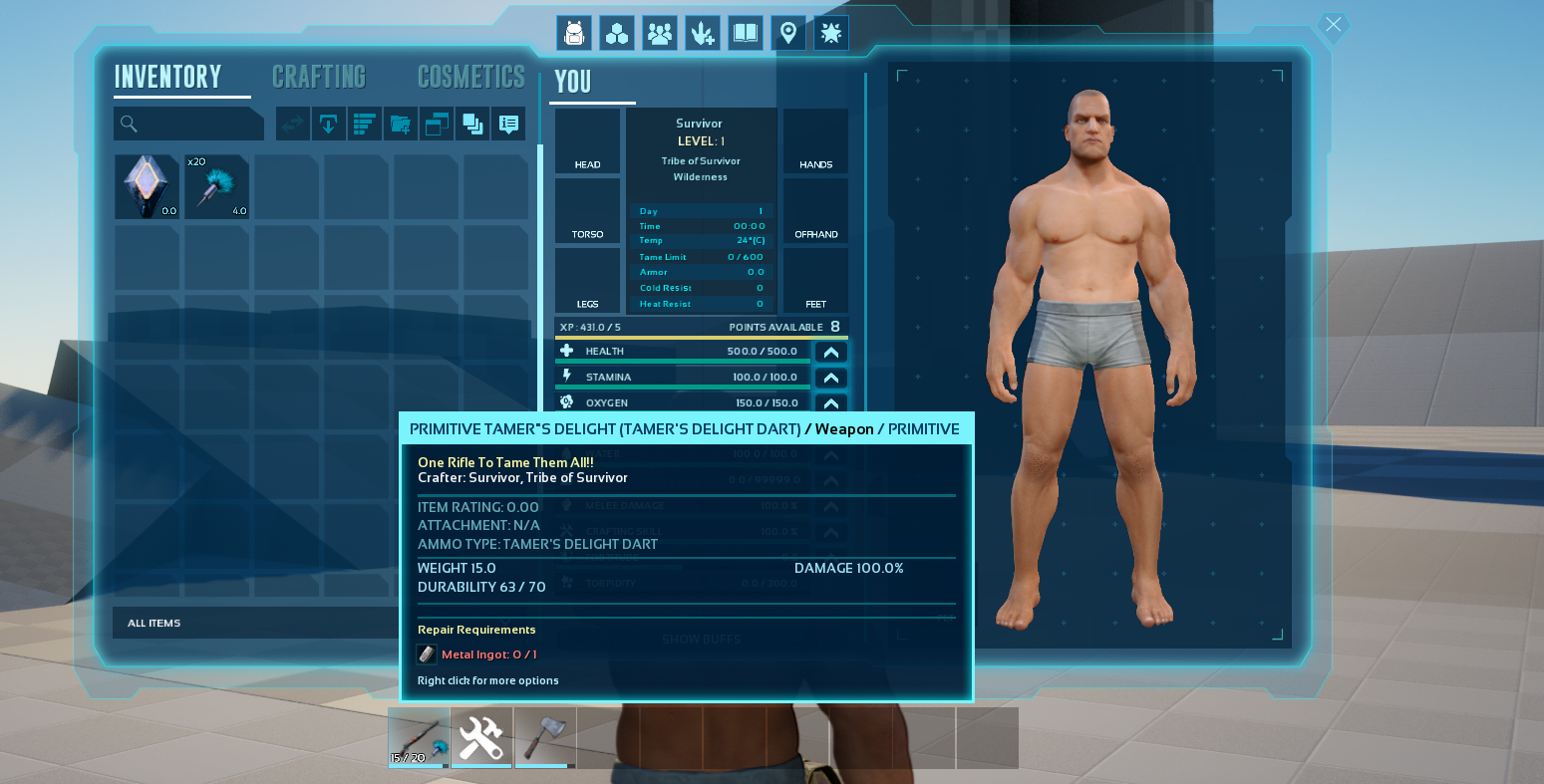Select the Tamer's Delight rifle hotbar slot
The image size is (1544, 784).
[419, 737]
